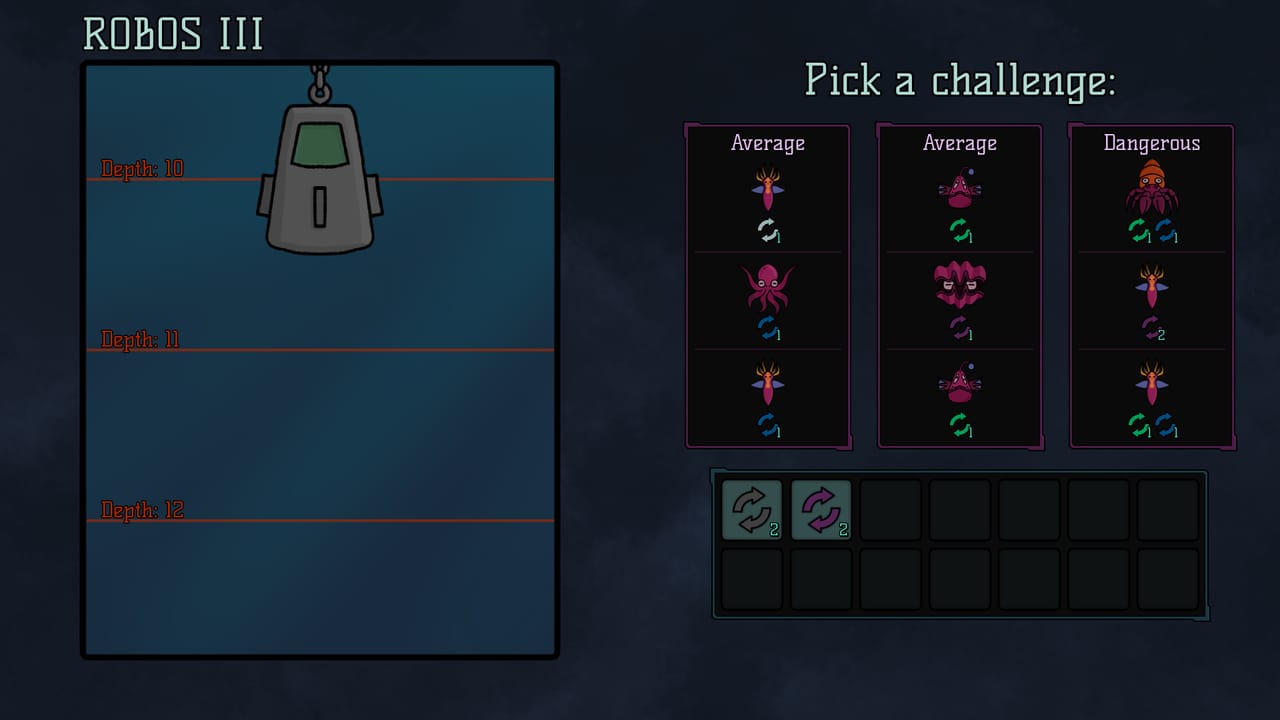Click the anglerfish at the top of the middle card
Image resolution: width=1280 pixels, height=720 pixels.
pyautogui.click(x=959, y=188)
